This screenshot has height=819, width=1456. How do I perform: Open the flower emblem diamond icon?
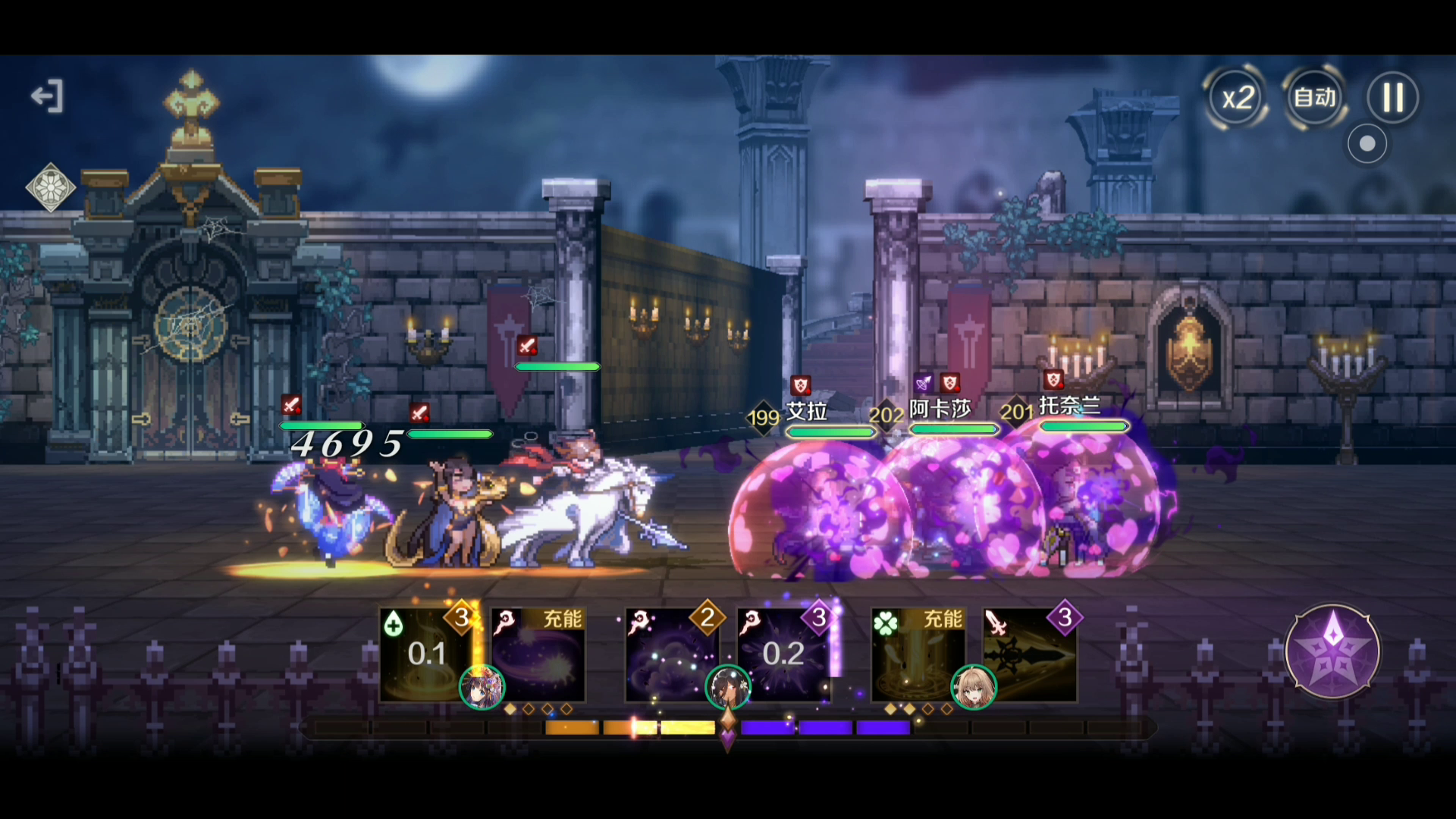click(x=50, y=187)
